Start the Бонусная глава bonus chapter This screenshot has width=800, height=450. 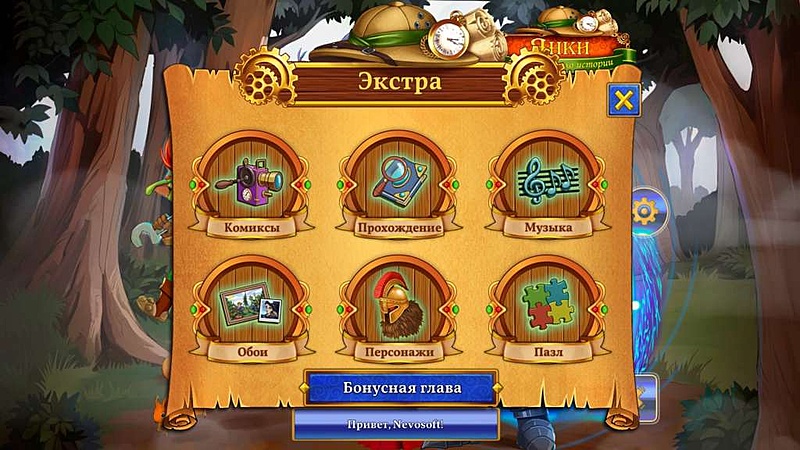click(399, 388)
